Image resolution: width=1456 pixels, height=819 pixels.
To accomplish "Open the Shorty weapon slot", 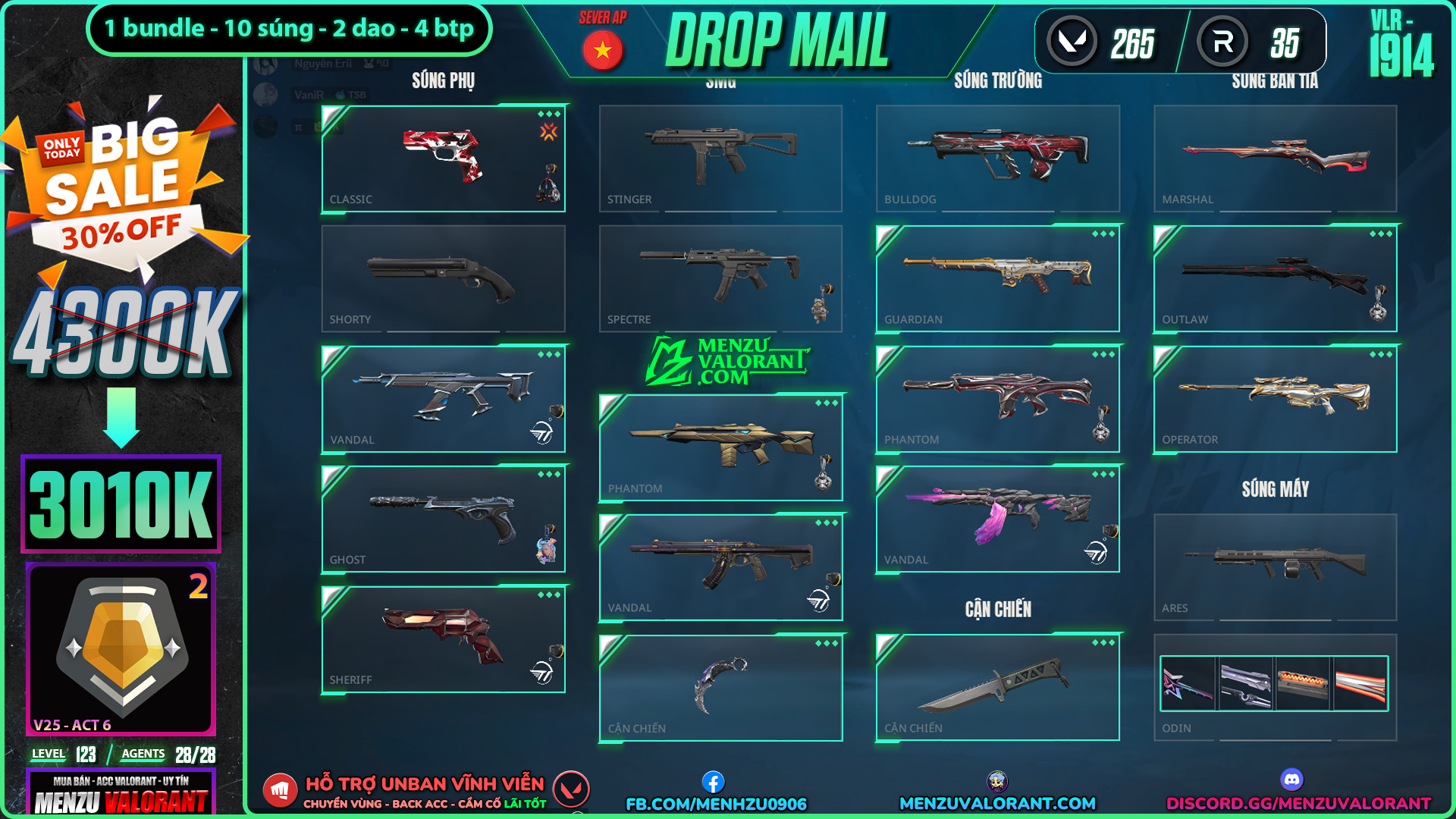I will click(443, 278).
